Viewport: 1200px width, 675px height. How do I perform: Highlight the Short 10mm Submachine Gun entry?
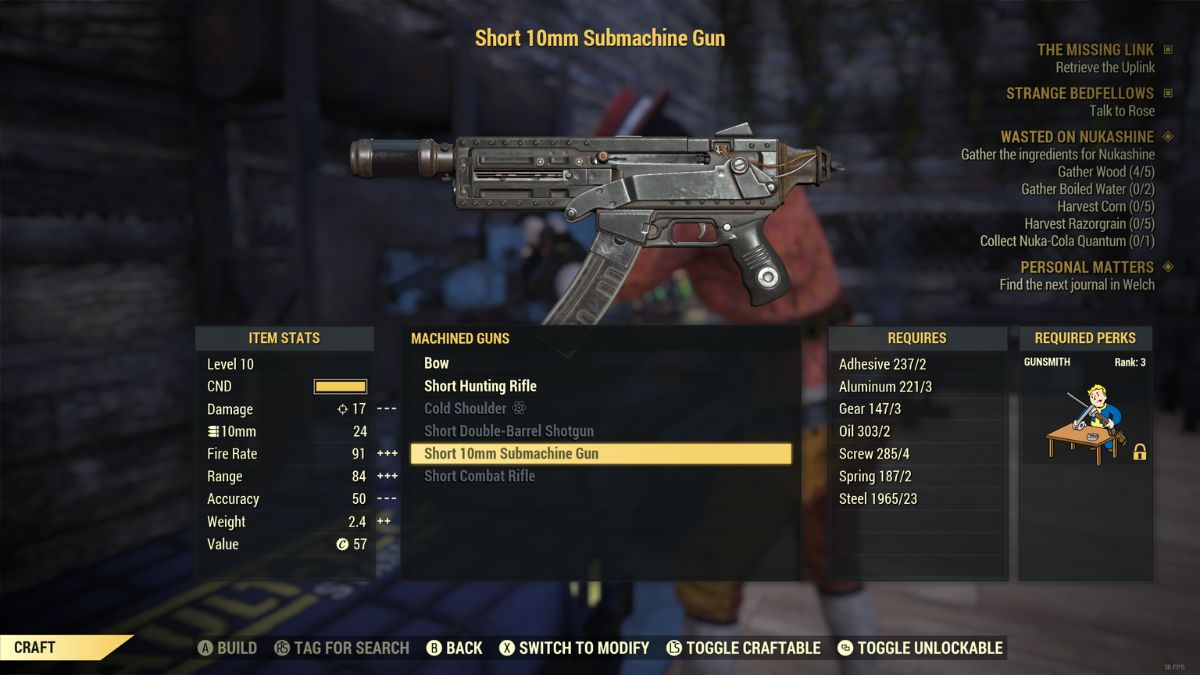[x=511, y=453]
